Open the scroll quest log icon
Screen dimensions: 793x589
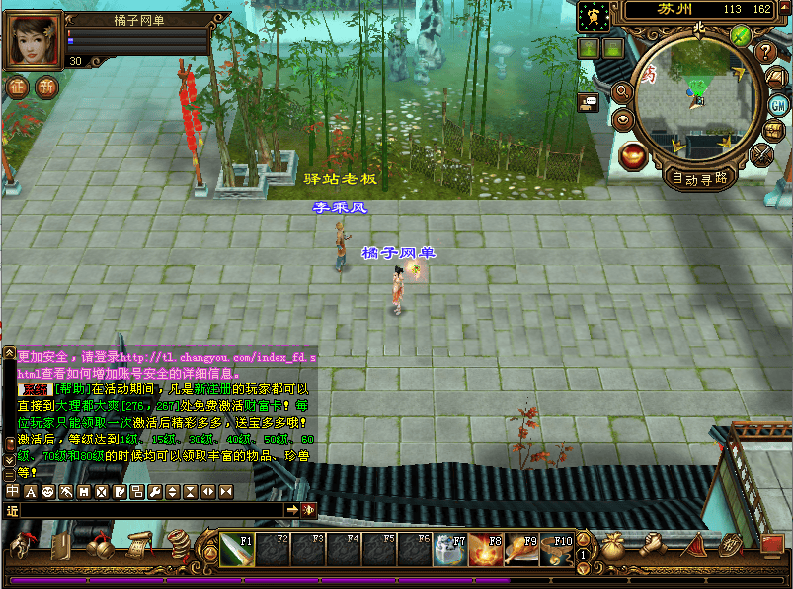pyautogui.click(x=138, y=545)
